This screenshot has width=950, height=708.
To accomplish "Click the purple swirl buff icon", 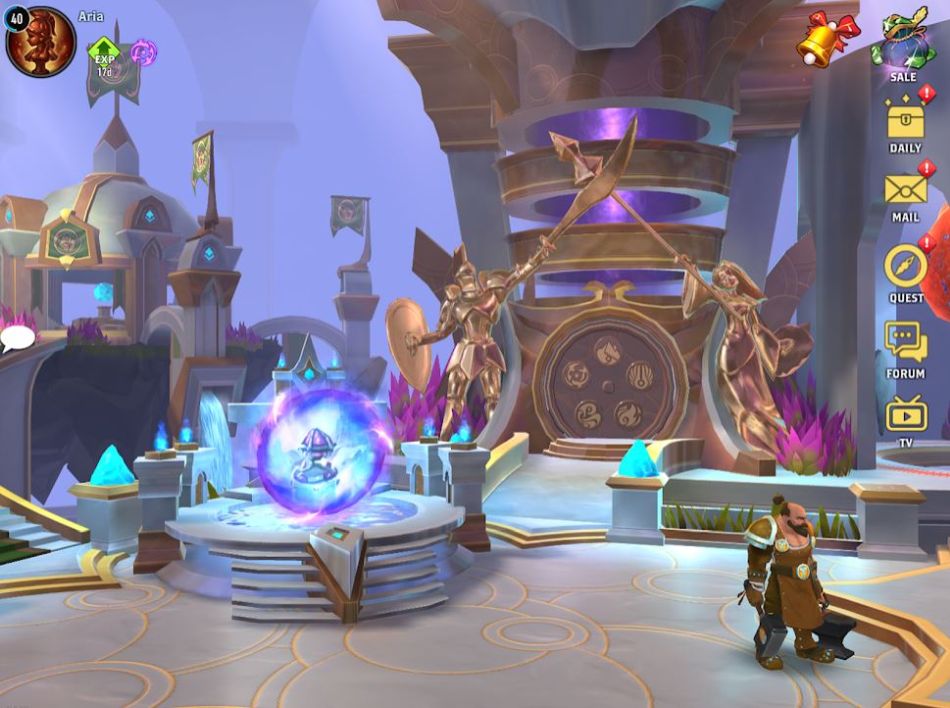I will coord(143,52).
